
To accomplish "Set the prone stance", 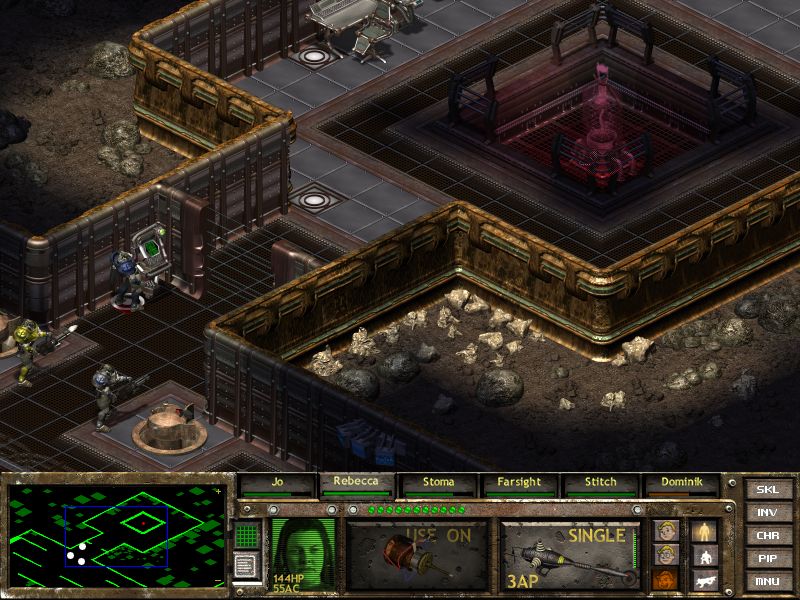I will (x=705, y=579).
